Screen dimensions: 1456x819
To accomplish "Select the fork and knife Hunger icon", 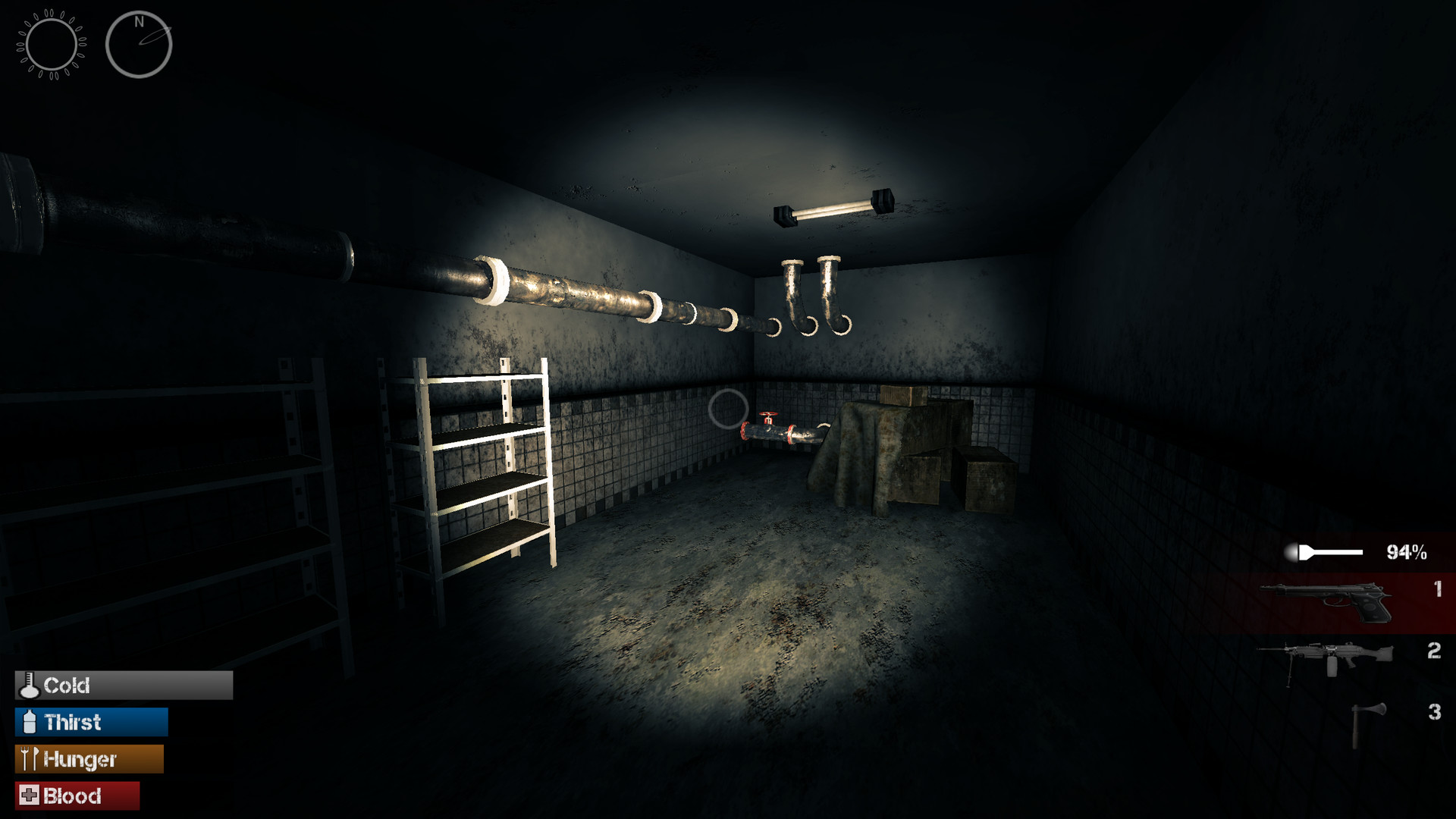I will coord(30,759).
